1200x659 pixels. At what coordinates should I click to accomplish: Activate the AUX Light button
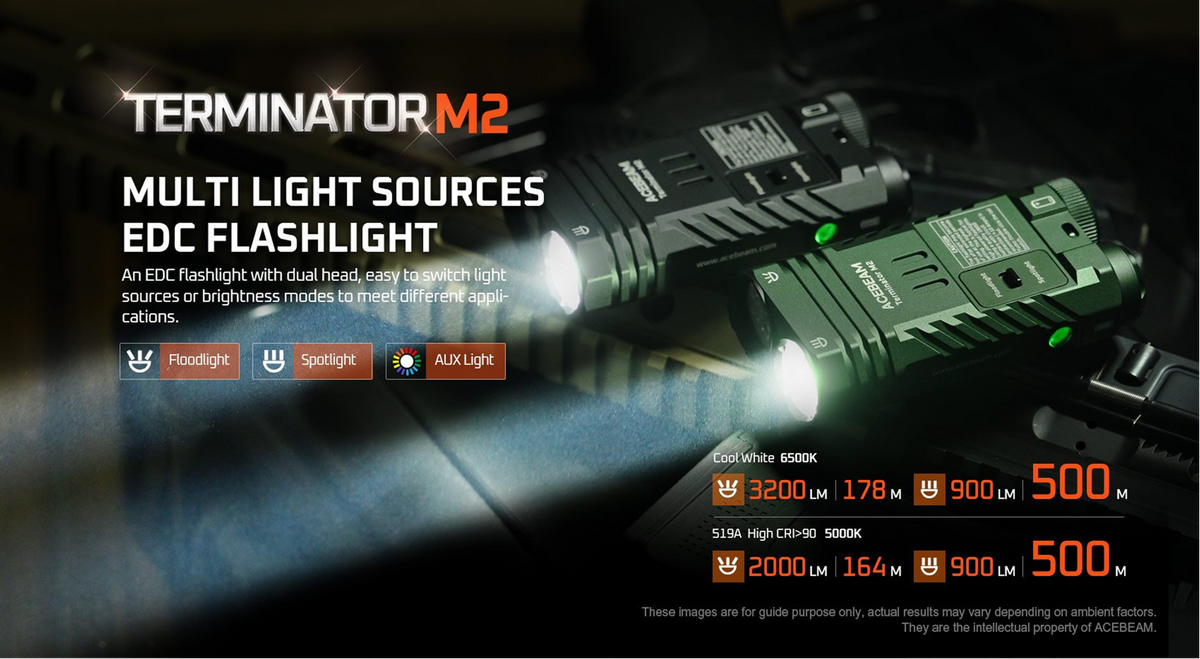click(446, 360)
